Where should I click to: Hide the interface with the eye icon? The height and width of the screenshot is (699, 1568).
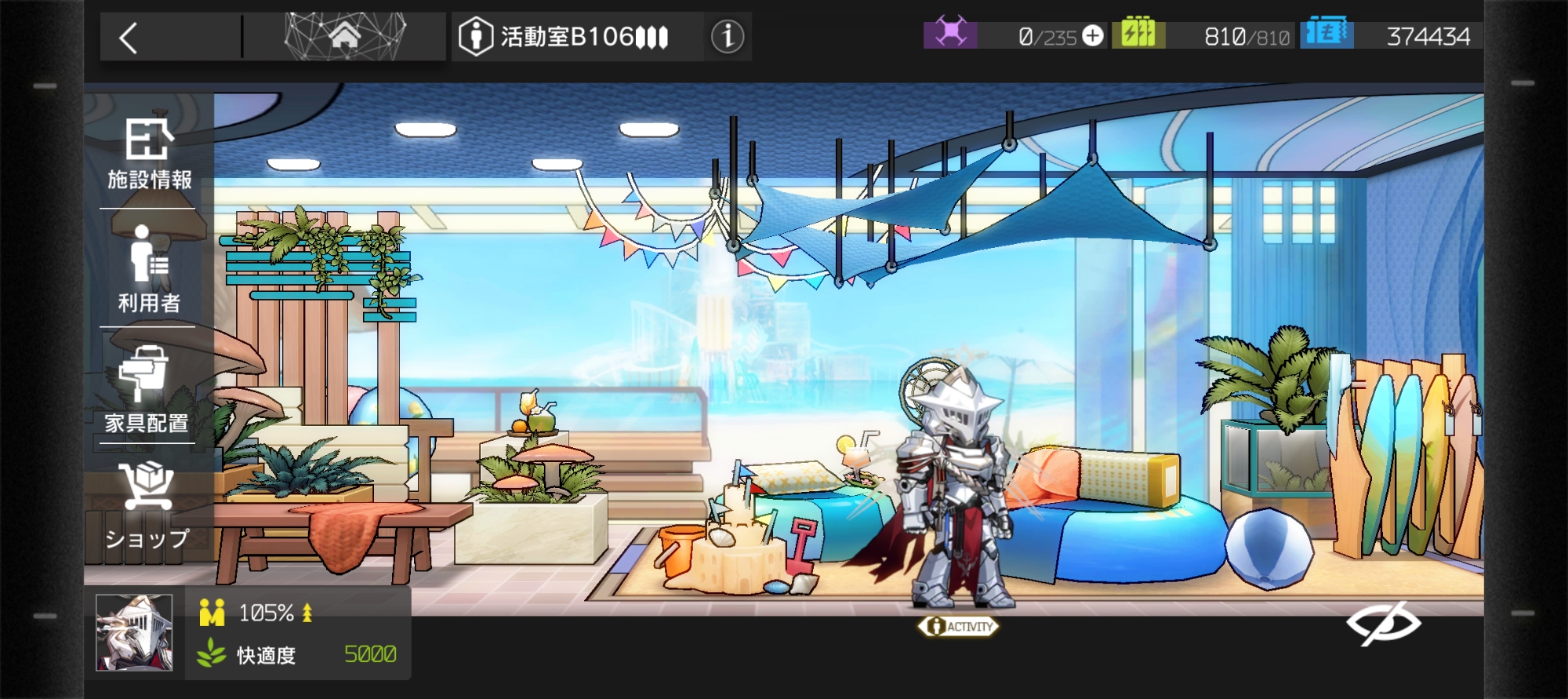coord(1383,624)
